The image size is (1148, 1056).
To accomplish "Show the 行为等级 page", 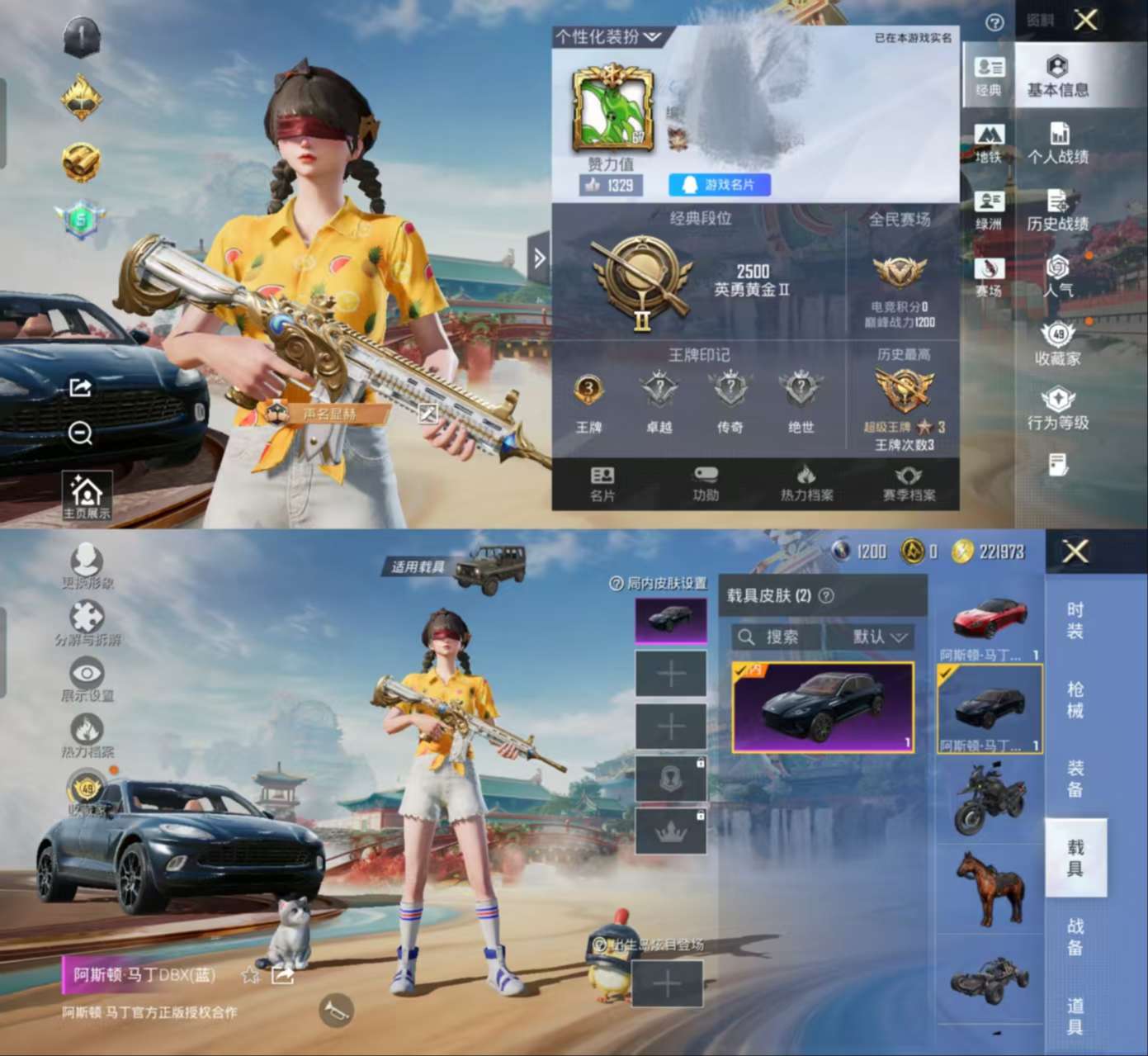I will pos(1057,410).
